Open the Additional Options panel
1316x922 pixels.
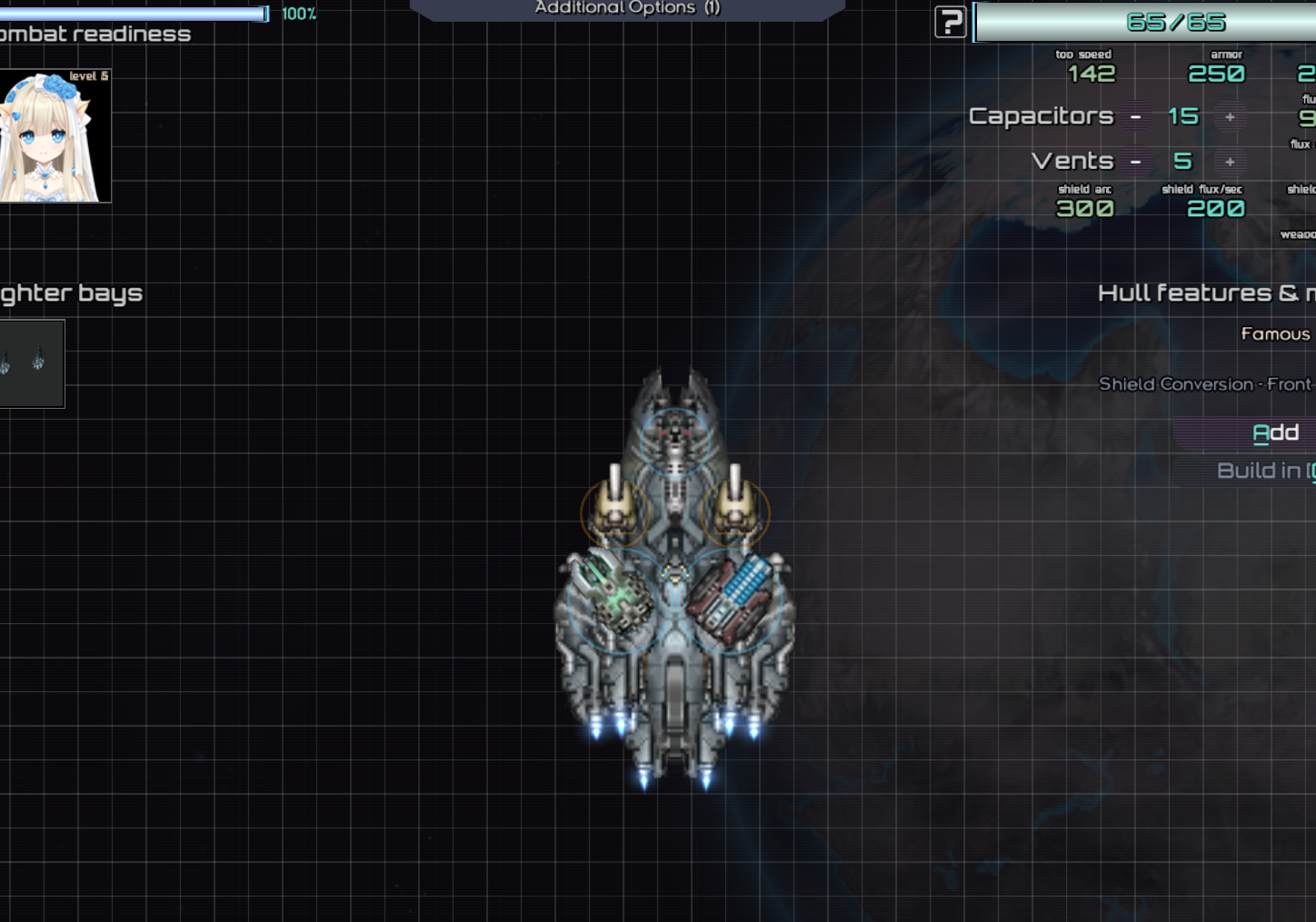coord(627,9)
